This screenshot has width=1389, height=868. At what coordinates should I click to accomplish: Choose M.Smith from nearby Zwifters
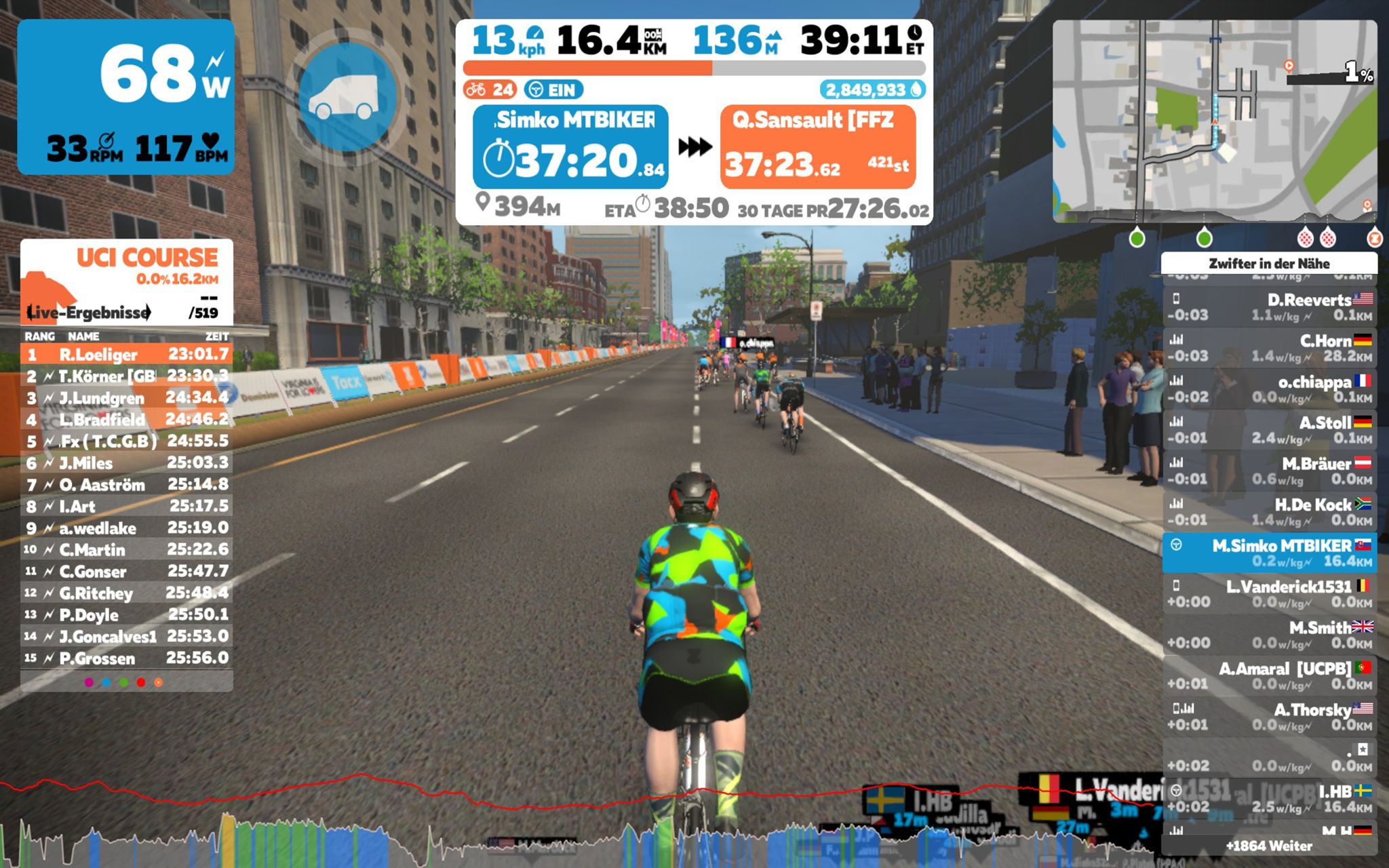1268,635
